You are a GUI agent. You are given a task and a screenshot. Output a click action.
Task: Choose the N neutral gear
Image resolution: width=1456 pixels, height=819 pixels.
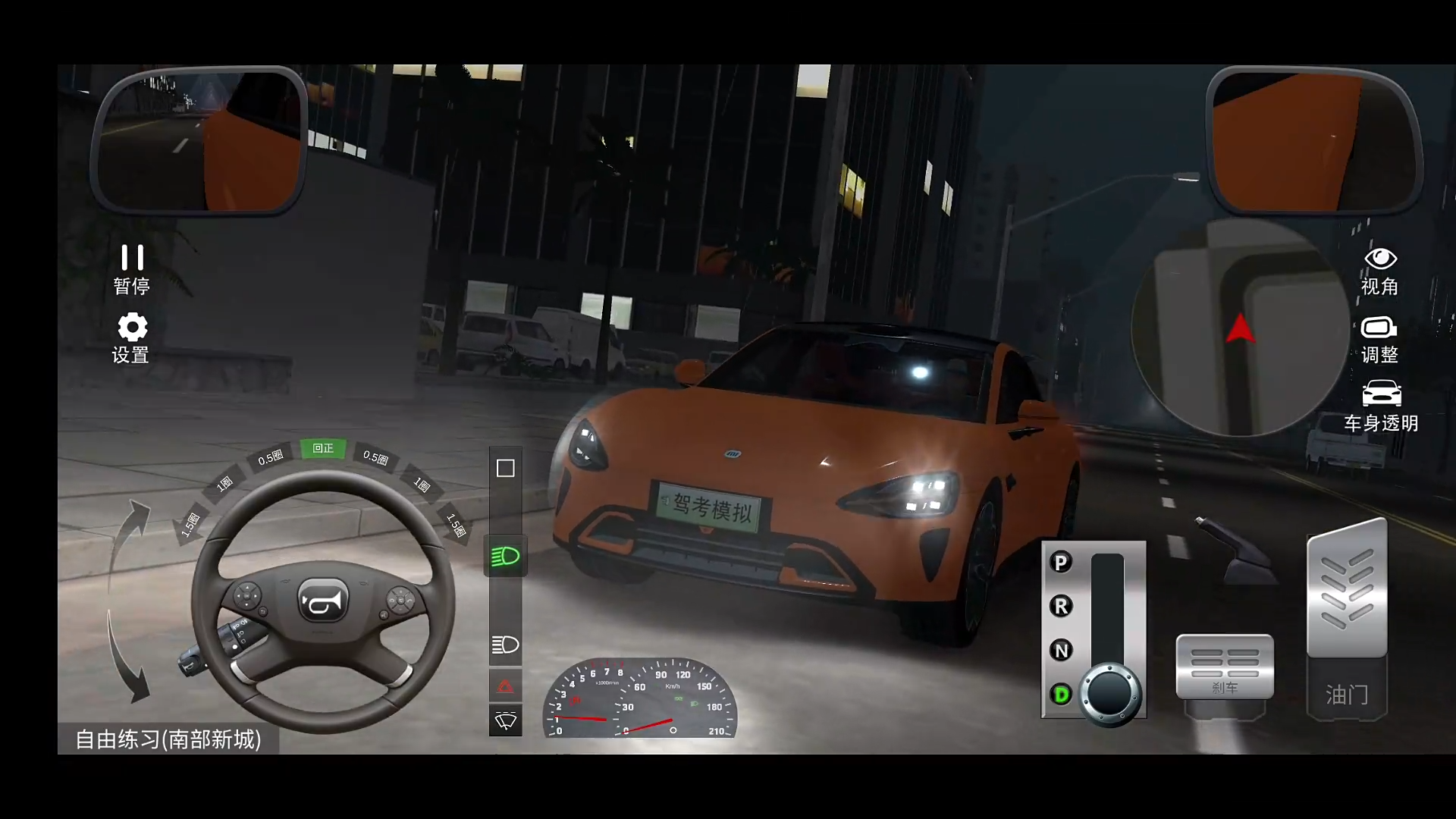pyautogui.click(x=1061, y=651)
